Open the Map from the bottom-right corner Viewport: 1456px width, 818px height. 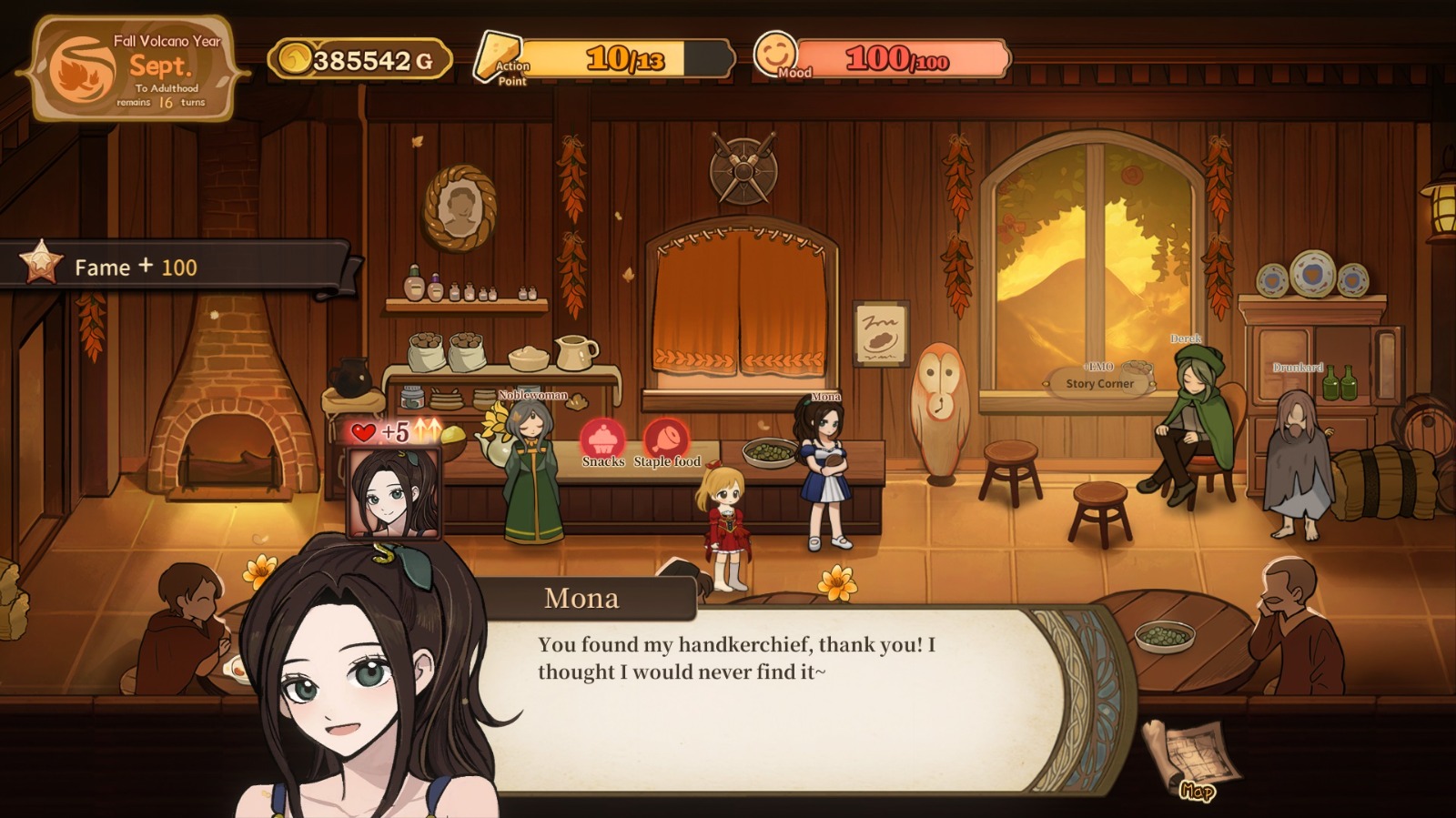[x=1192, y=755]
